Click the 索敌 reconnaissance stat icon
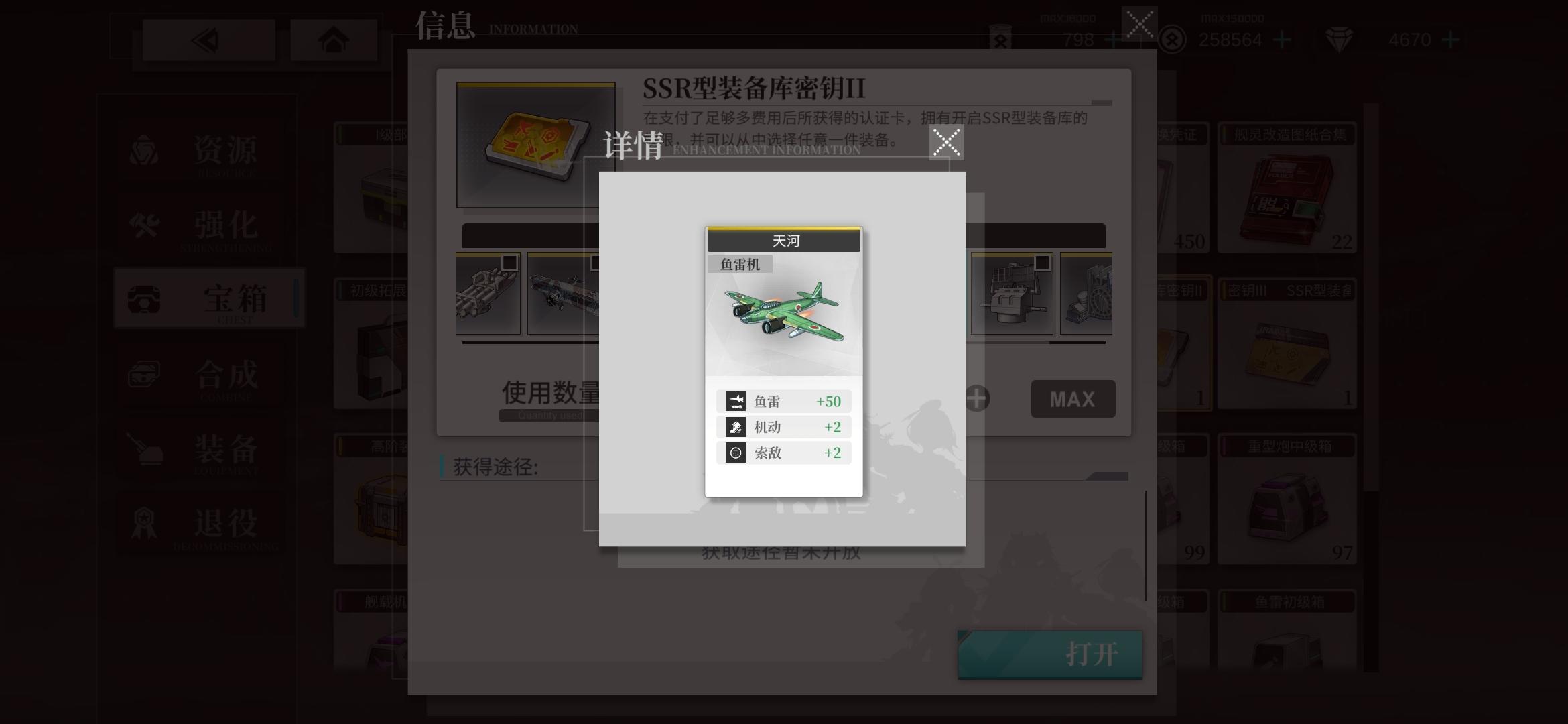 coord(734,453)
